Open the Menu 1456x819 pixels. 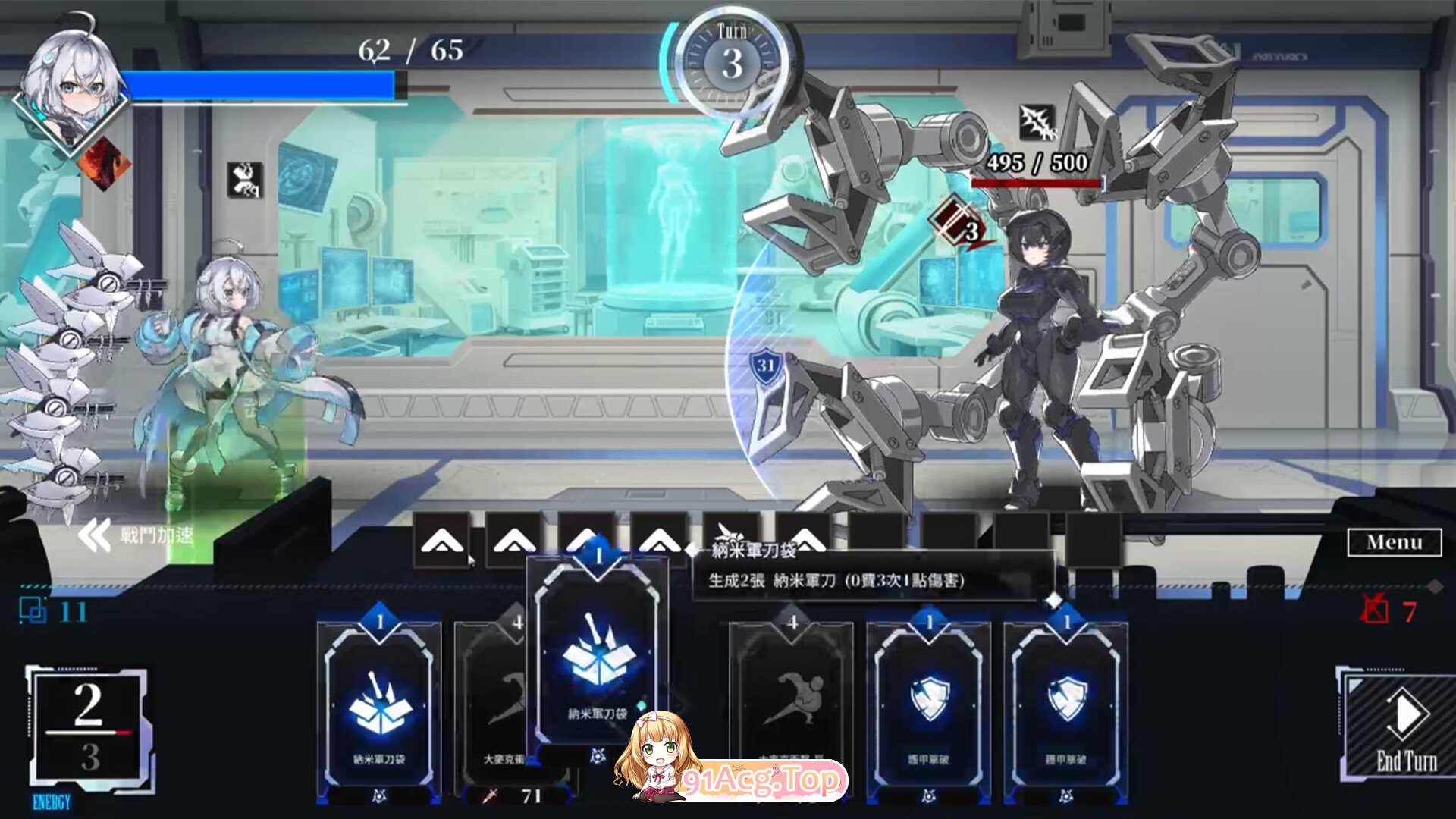(1394, 542)
